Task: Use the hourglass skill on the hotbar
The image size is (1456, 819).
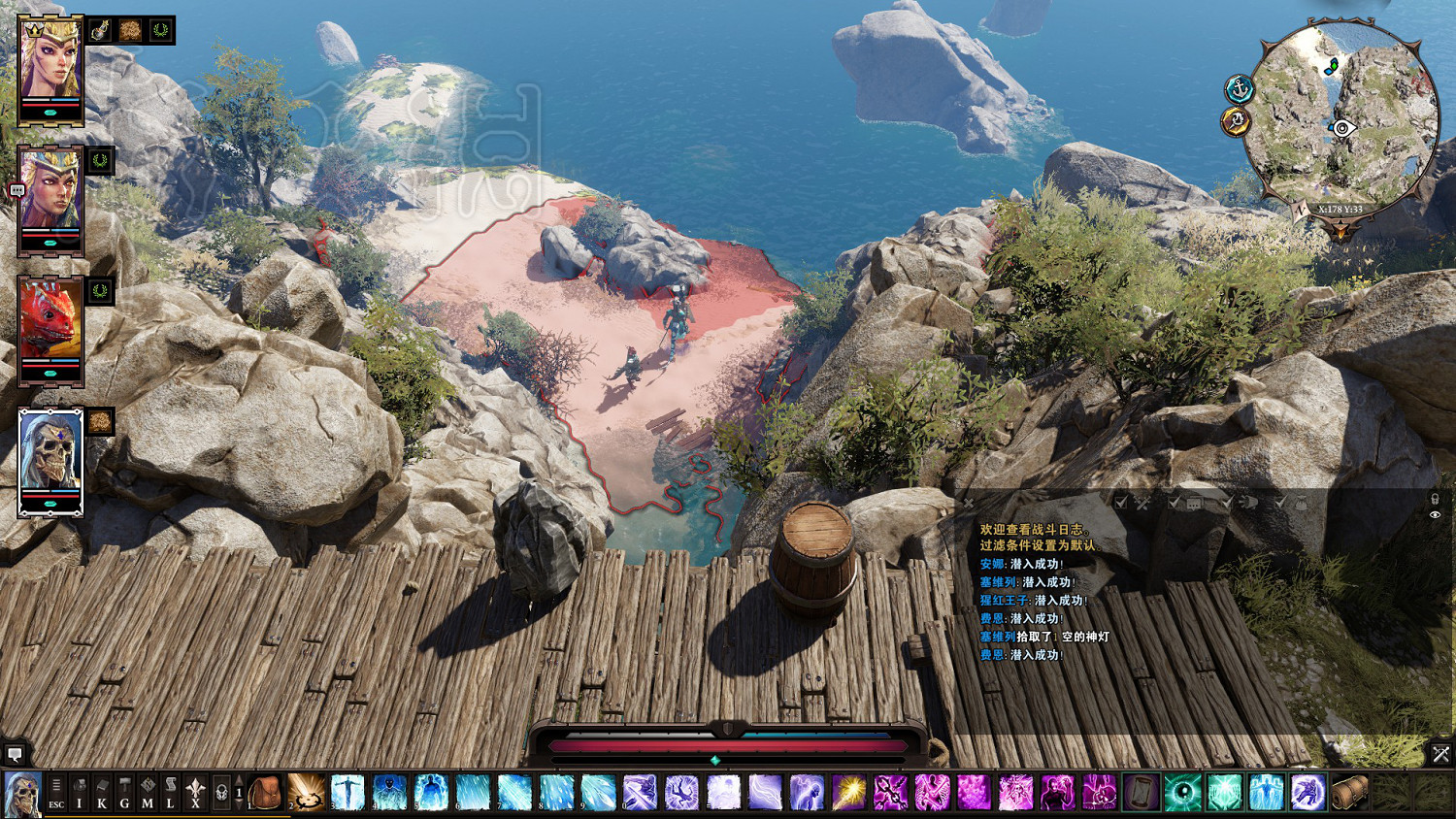Action: pos(1141,793)
